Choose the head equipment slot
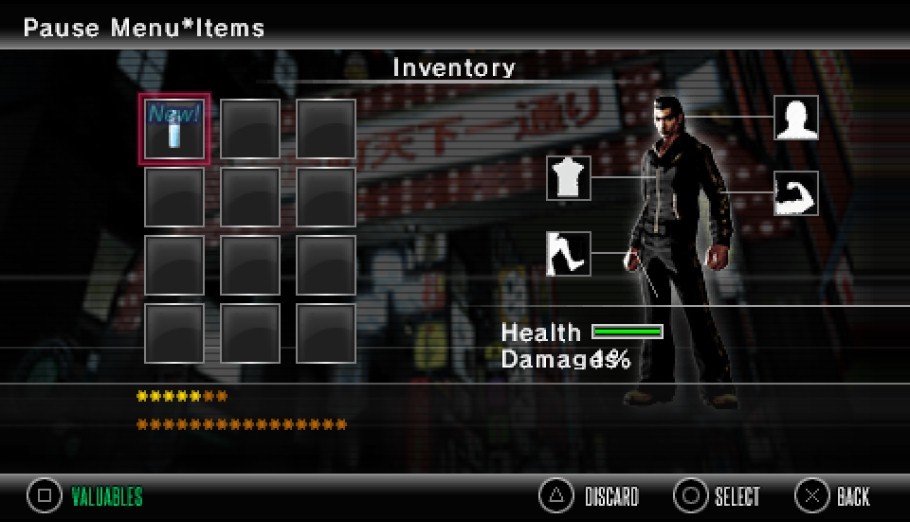Screen dimensions: 910x522 pyautogui.click(x=796, y=118)
